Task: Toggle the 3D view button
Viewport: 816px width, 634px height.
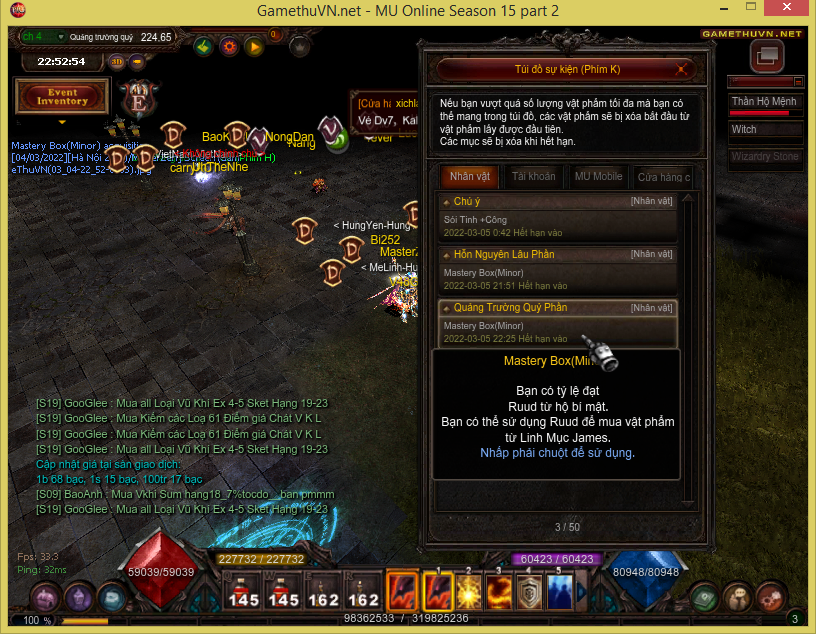Action: point(117,61)
